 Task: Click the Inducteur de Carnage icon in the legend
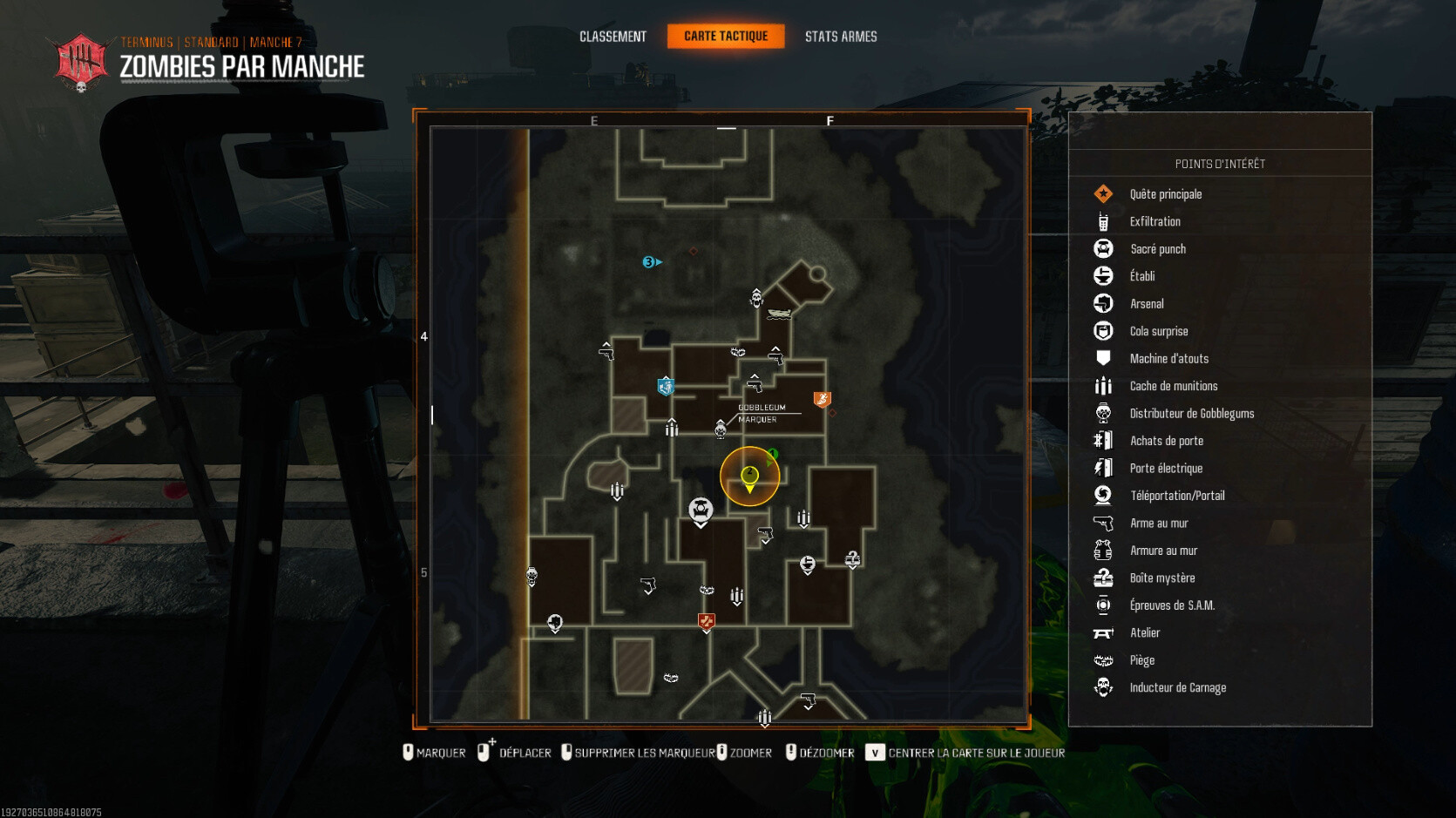click(x=1104, y=687)
